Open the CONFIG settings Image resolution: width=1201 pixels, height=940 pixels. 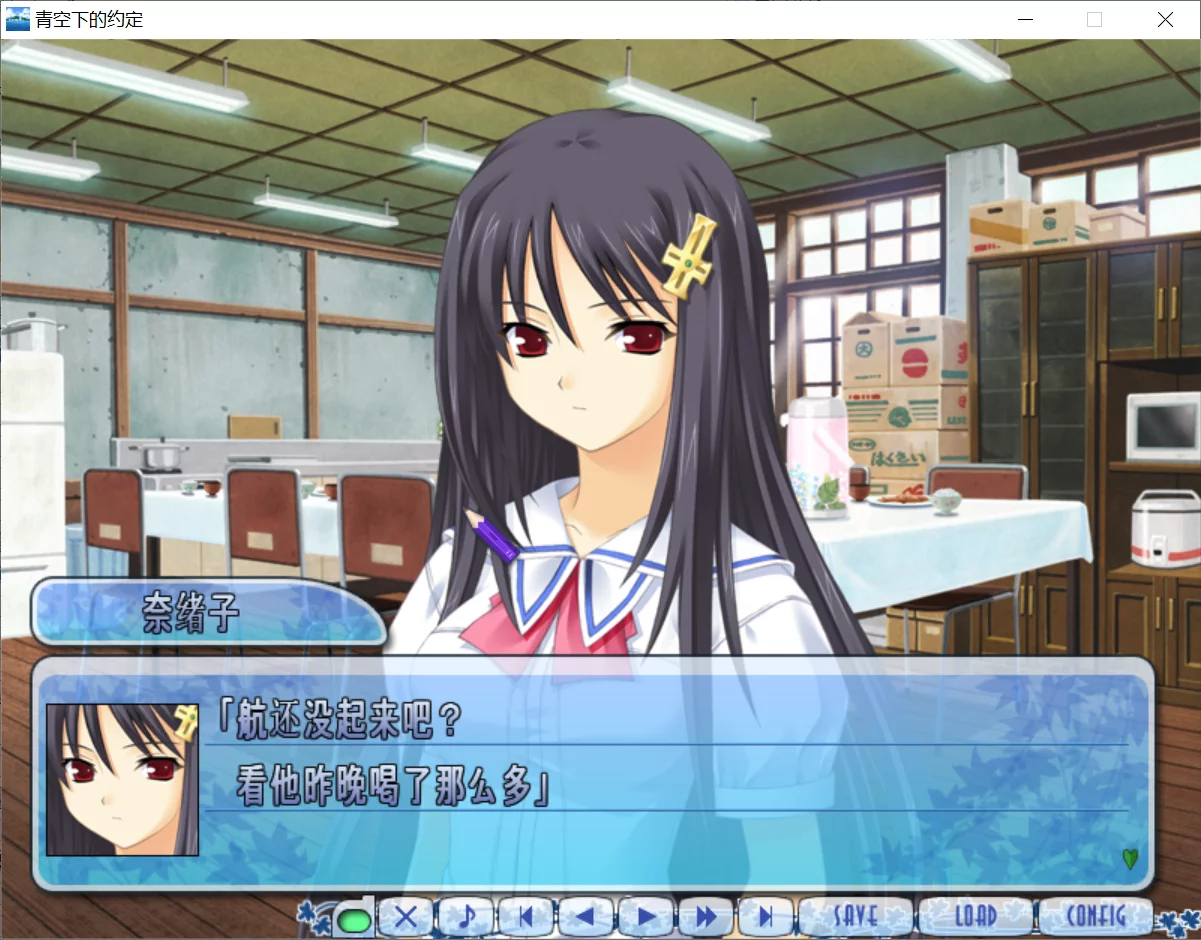click(x=1096, y=916)
